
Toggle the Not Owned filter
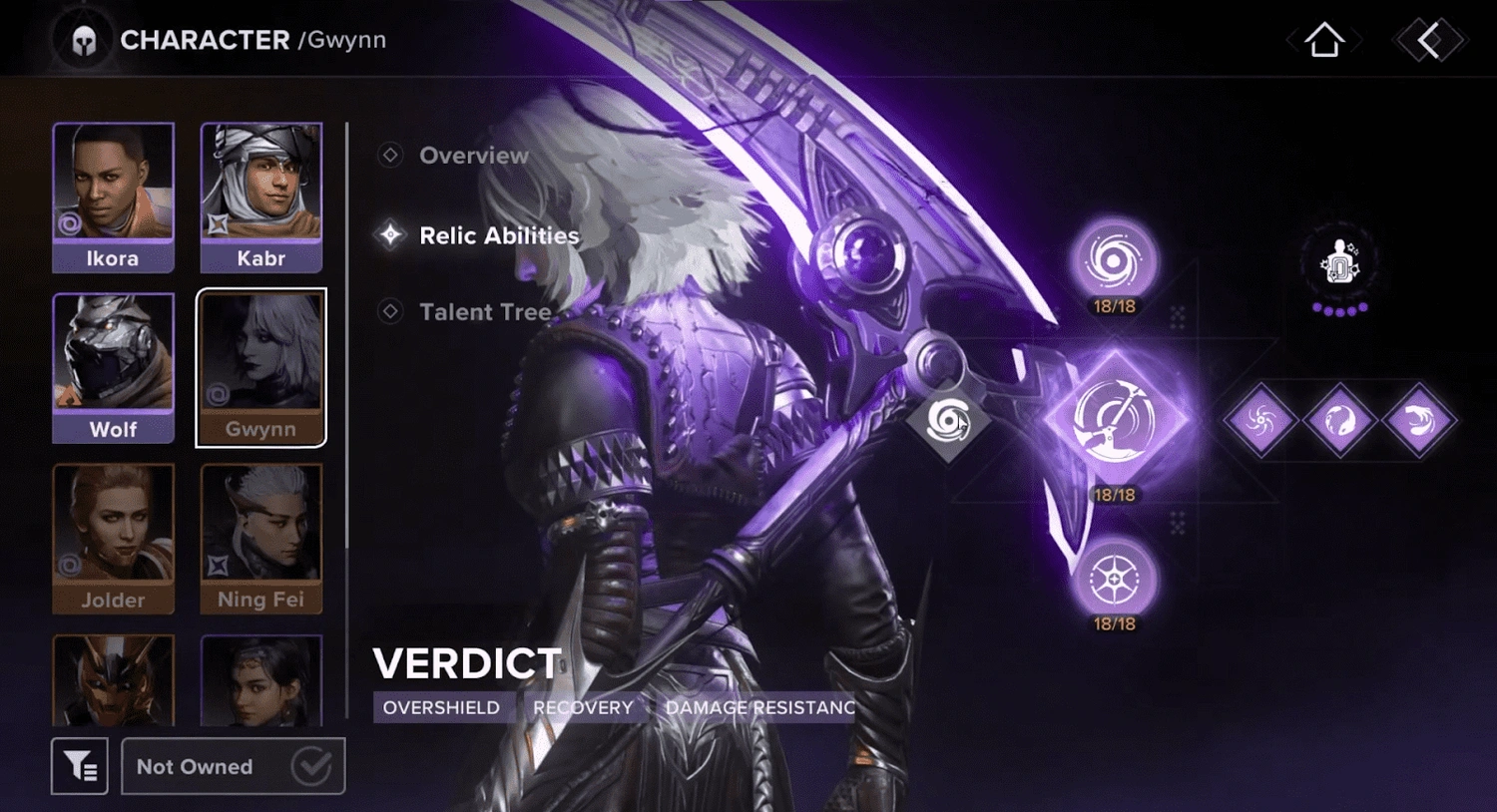232,766
